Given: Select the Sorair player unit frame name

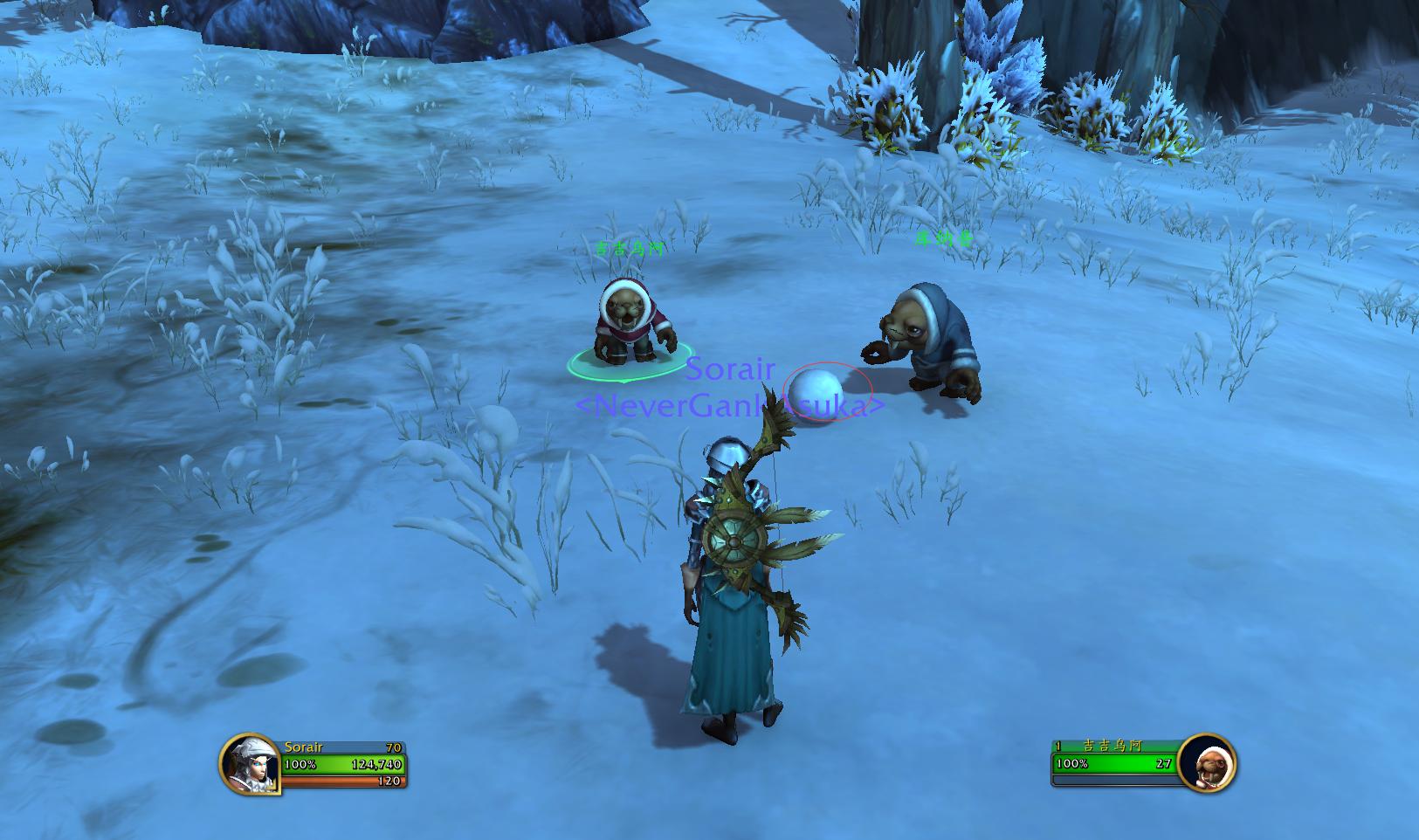Looking at the screenshot, I should pos(304,747).
